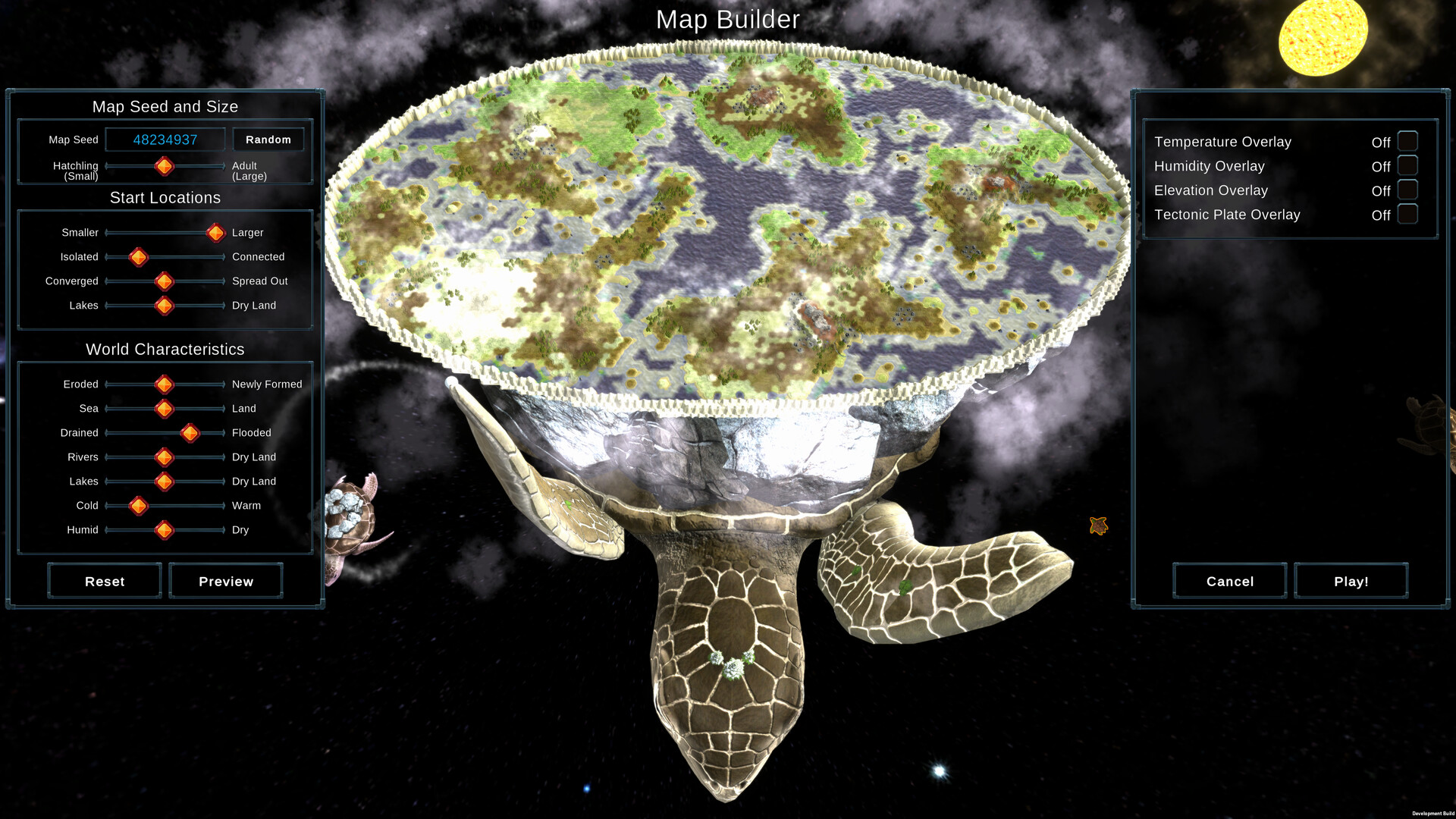Click the Random seed button
The height and width of the screenshot is (819, 1456).
coord(268,139)
